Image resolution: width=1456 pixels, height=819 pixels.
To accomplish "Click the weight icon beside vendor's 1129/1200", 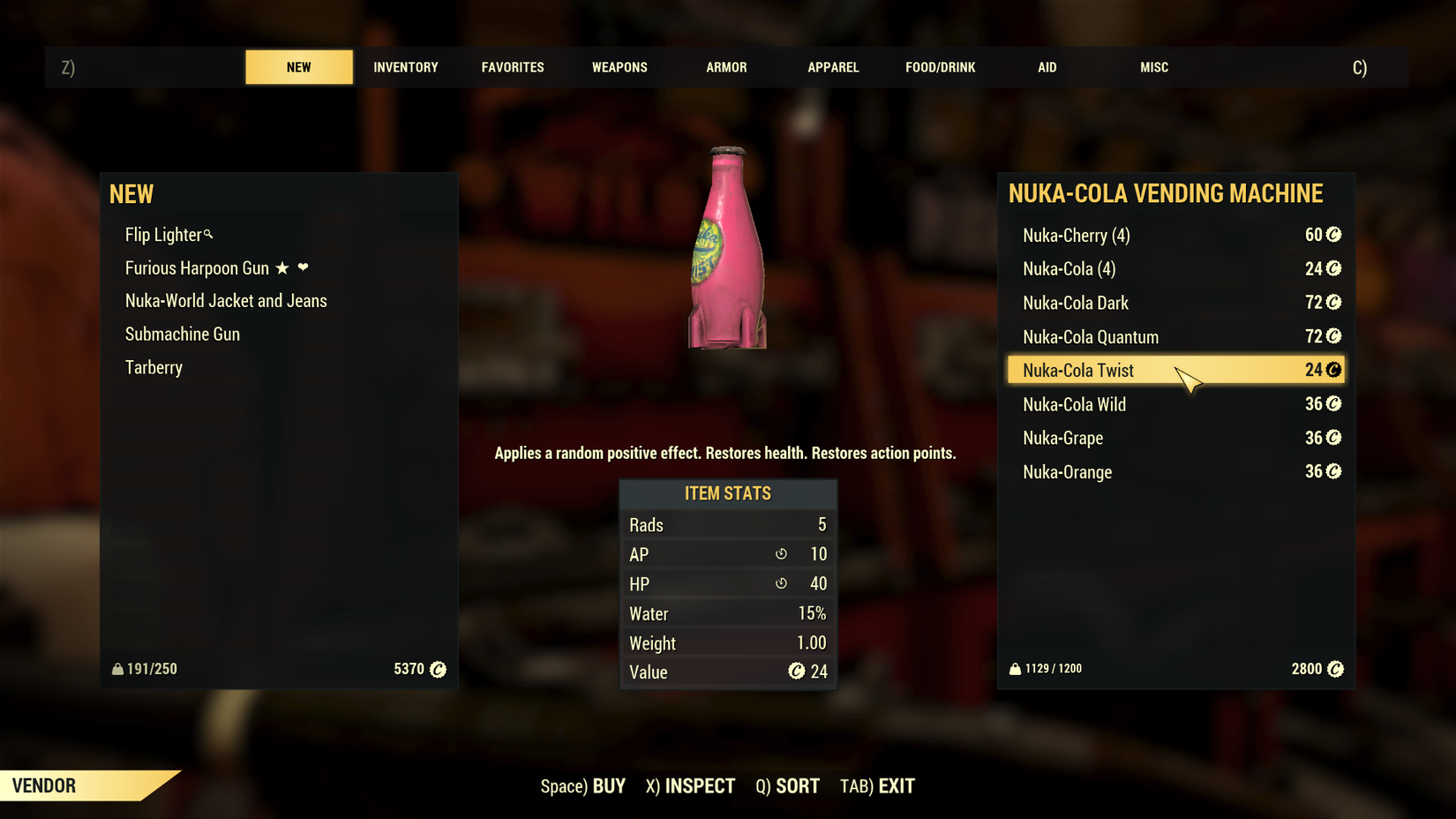I will coord(1014,669).
